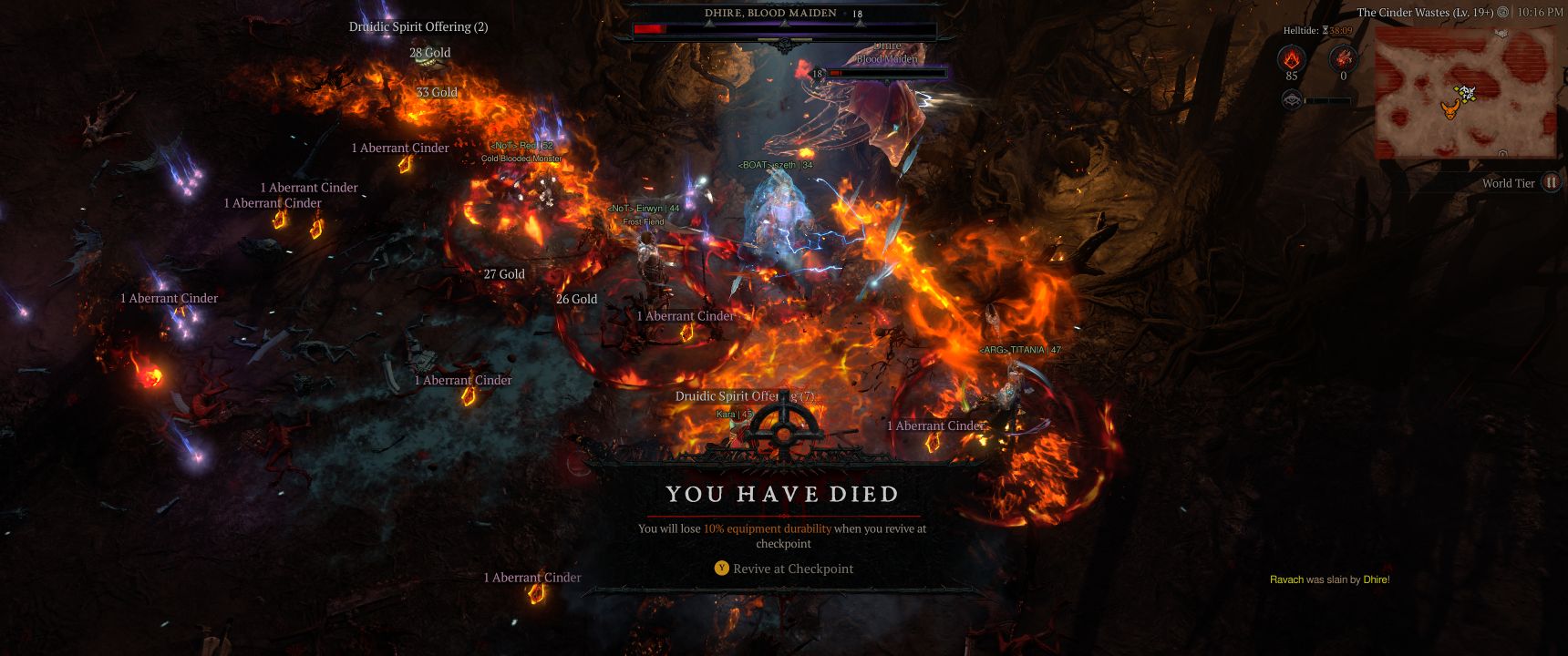Select the orange horned boss marker on minimap
The height and width of the screenshot is (656, 1568).
1449,109
